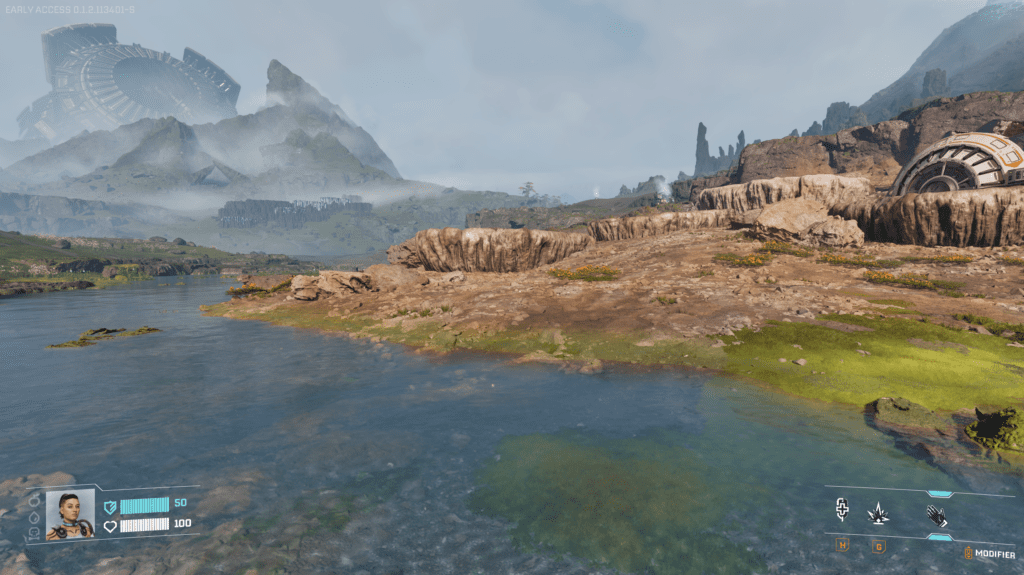Image resolution: width=1024 pixels, height=575 pixels.
Task: Click the skull and crossbones status icon
Action: tap(34, 534)
